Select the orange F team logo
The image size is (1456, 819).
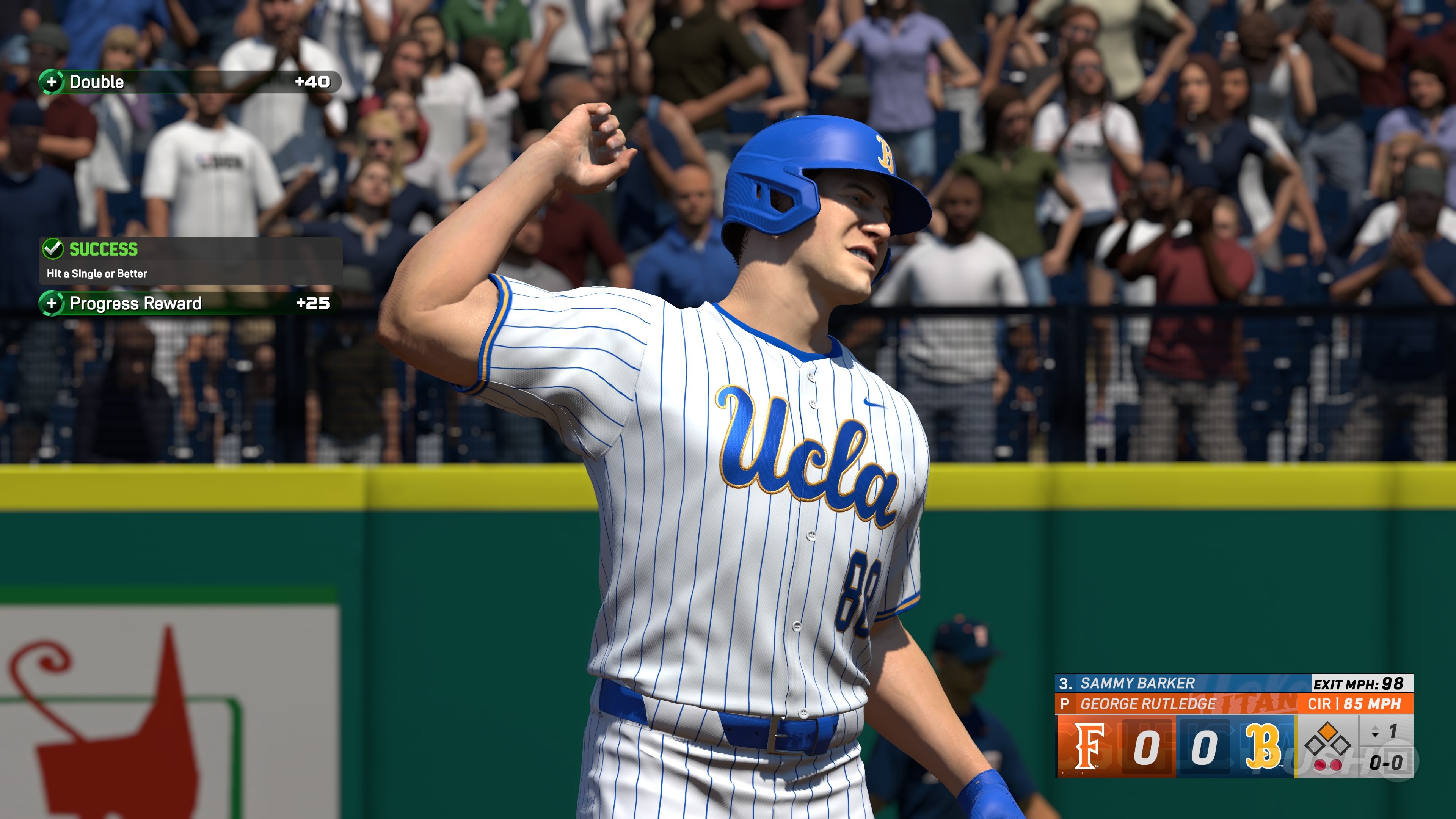pos(1089,747)
